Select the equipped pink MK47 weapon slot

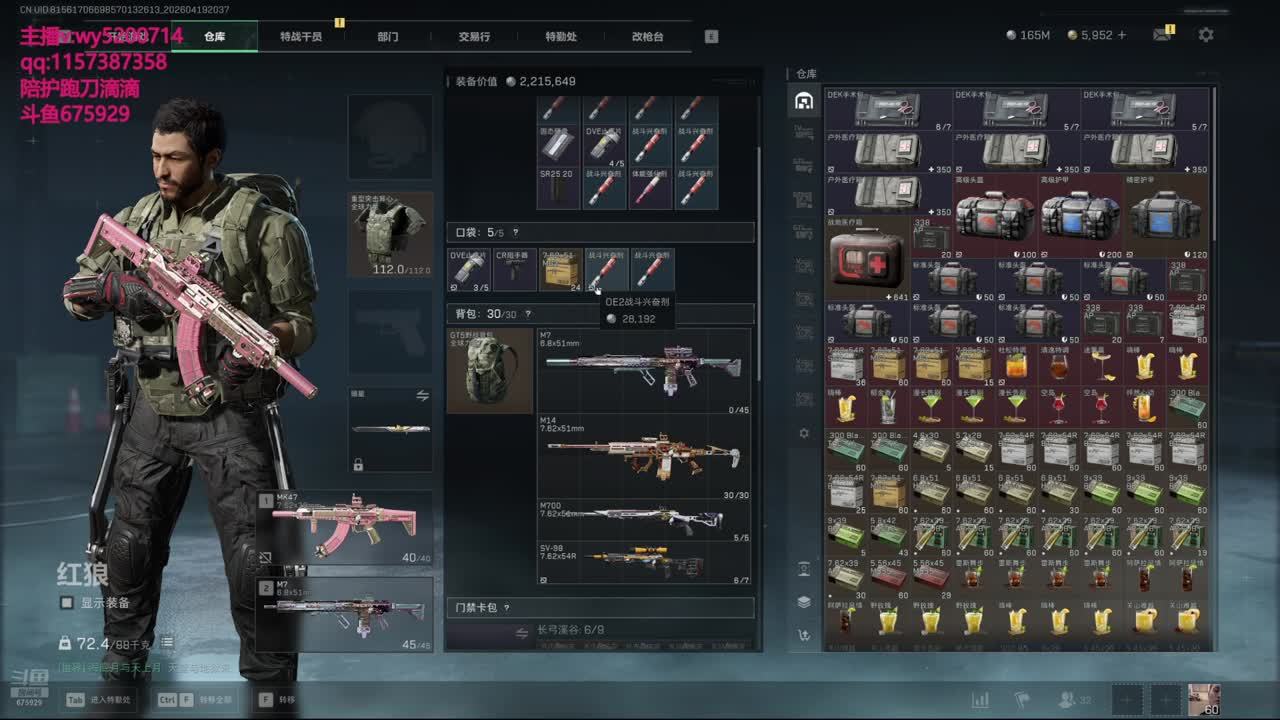pos(345,527)
